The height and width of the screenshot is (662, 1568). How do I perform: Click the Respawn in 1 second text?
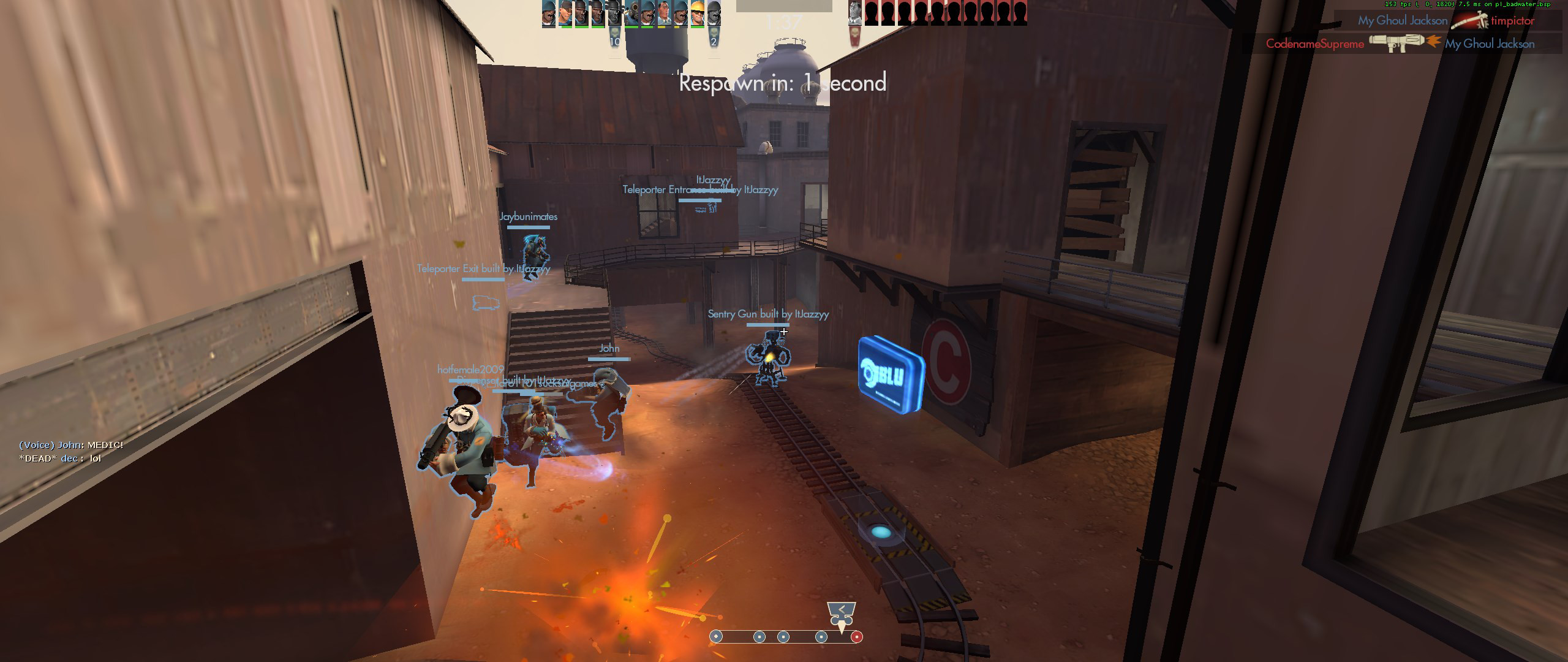tap(783, 83)
